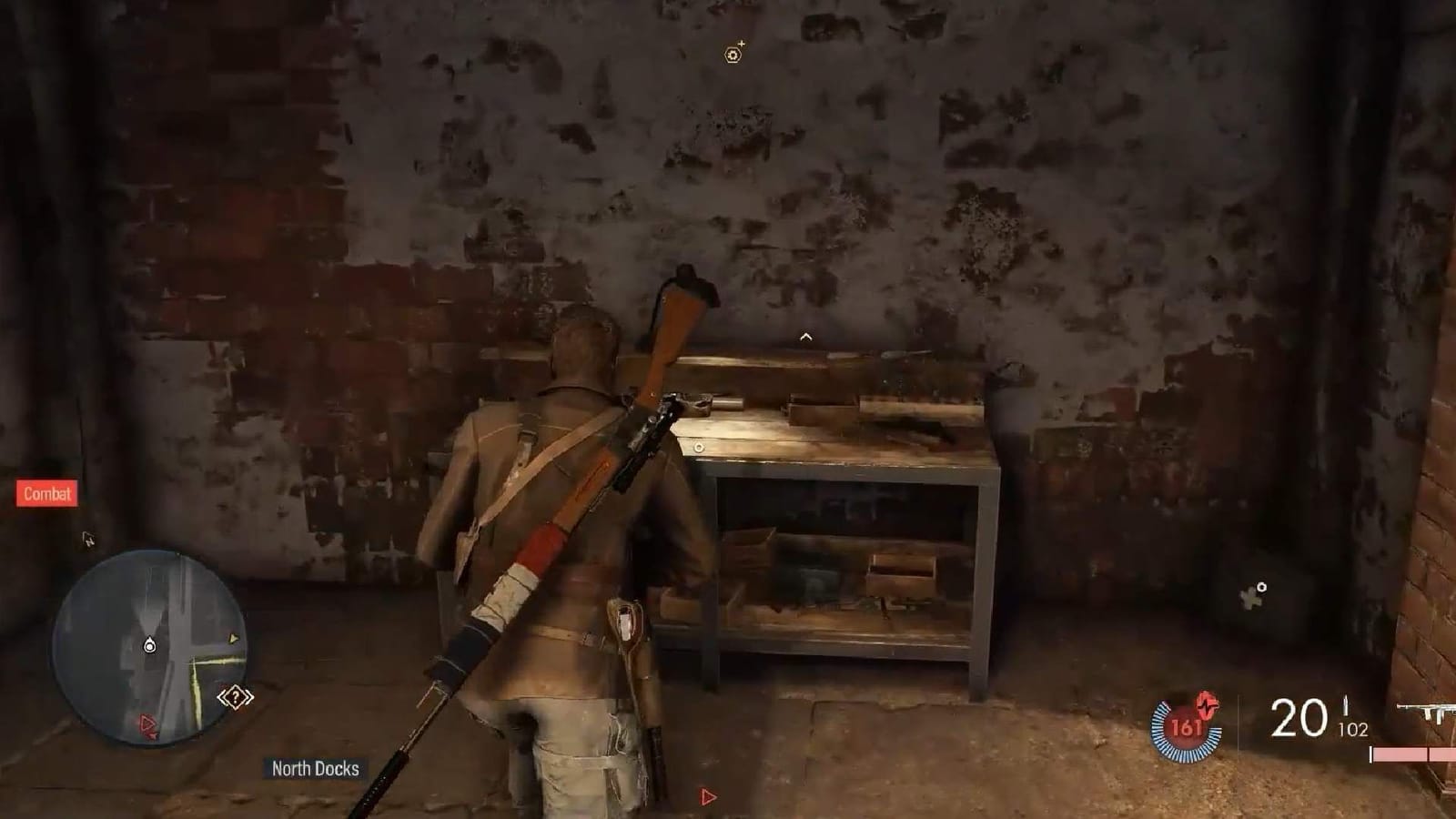1456x819 pixels.
Task: Expand the upward chevron above the workbench
Action: point(804,335)
